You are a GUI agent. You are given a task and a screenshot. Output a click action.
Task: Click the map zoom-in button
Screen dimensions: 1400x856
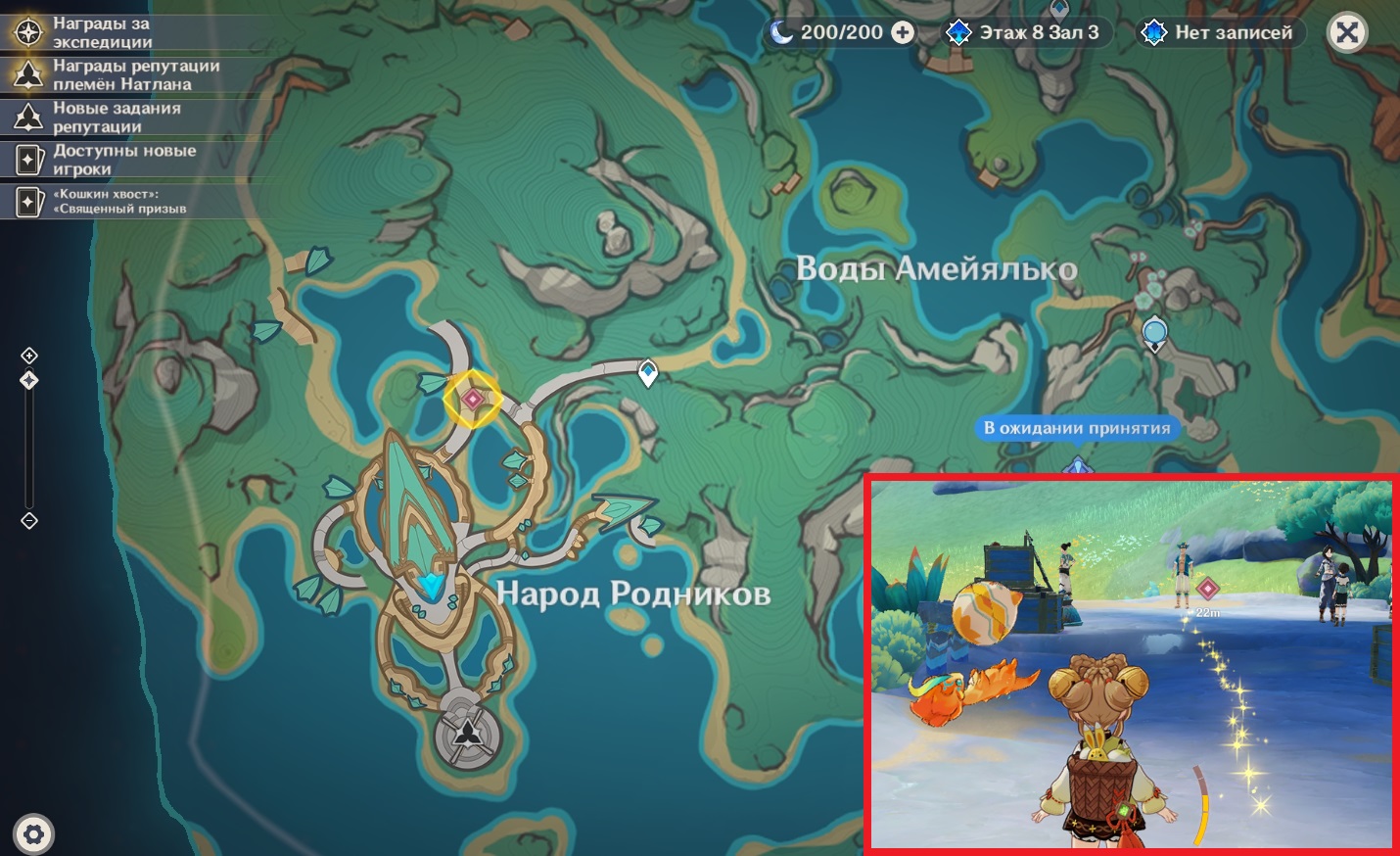[29, 356]
